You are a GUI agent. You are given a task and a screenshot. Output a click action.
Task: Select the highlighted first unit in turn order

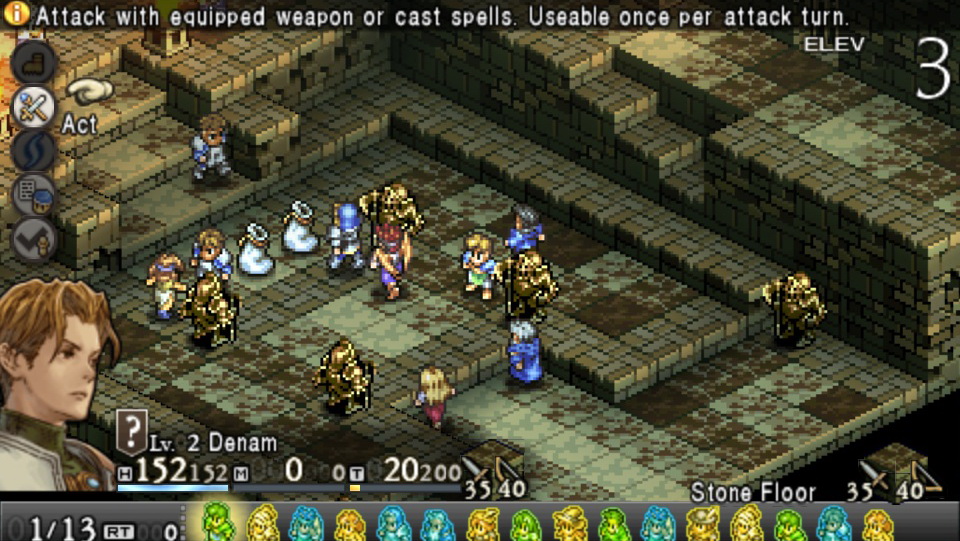tap(218, 522)
